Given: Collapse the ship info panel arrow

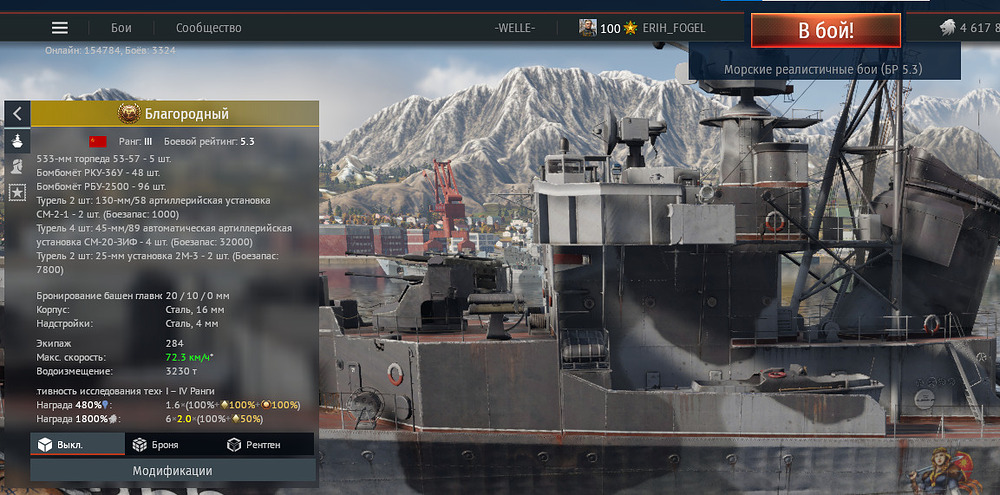Looking at the screenshot, I should click(x=17, y=114).
